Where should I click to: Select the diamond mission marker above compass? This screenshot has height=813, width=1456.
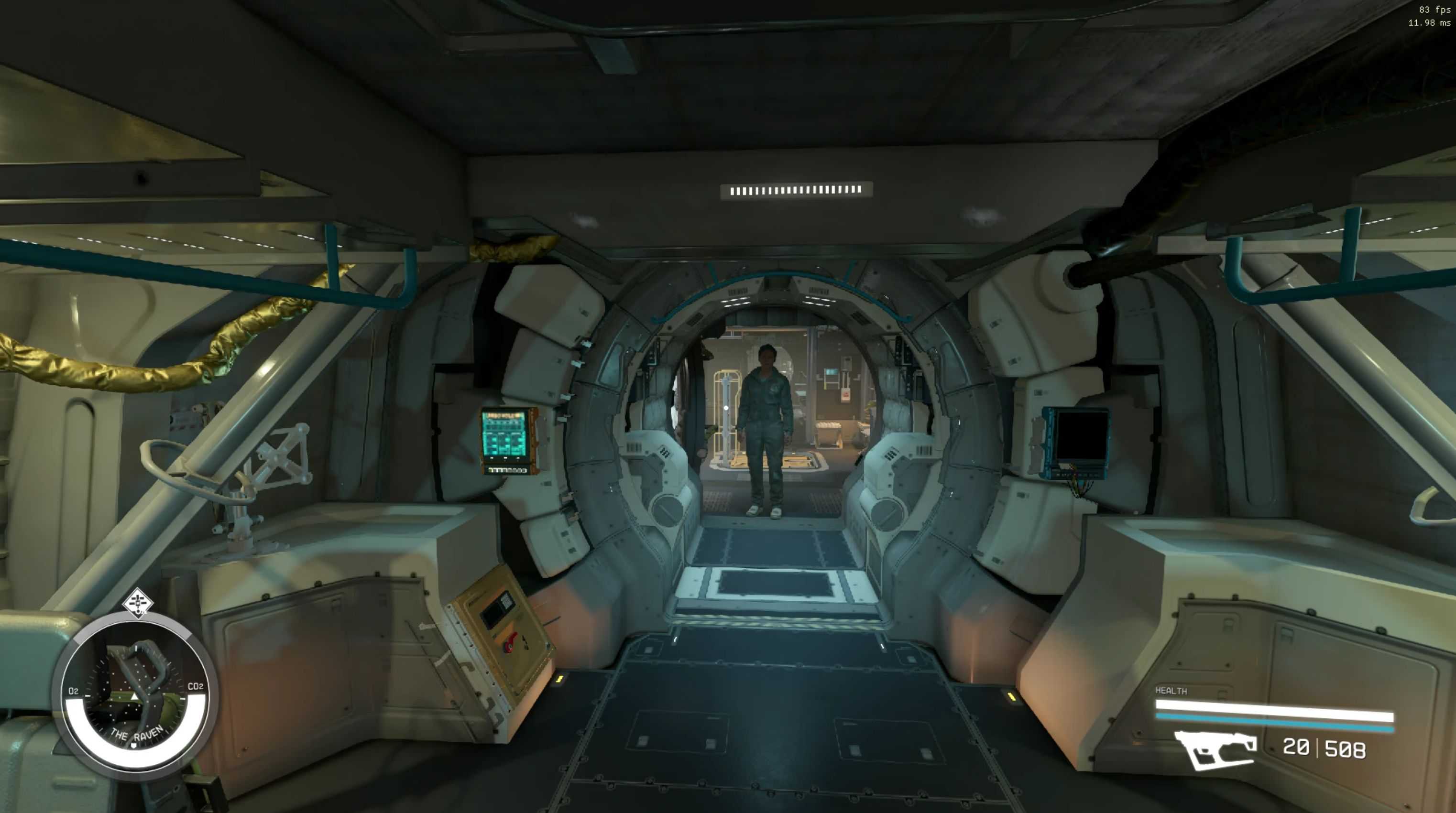coord(137,603)
